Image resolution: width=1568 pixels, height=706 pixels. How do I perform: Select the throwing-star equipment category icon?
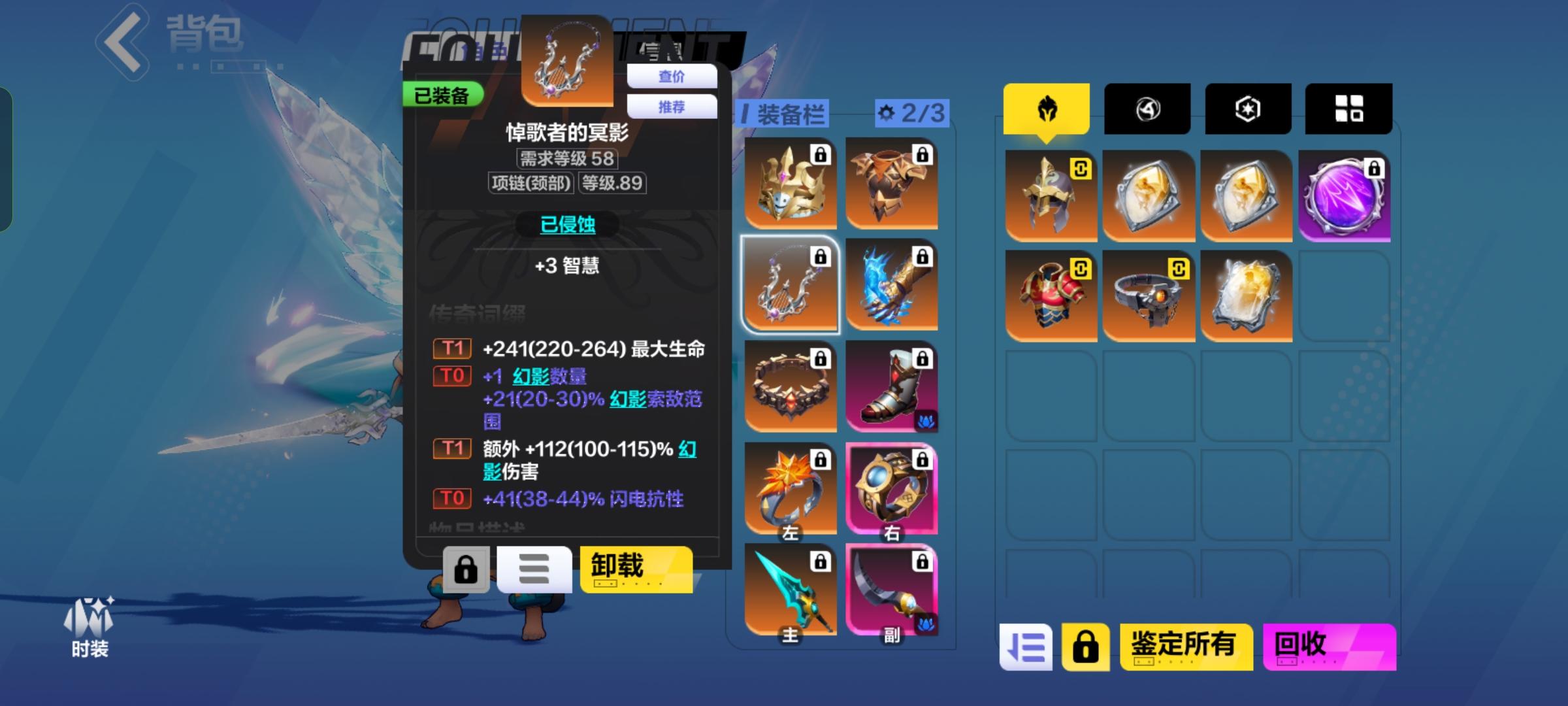click(1147, 110)
